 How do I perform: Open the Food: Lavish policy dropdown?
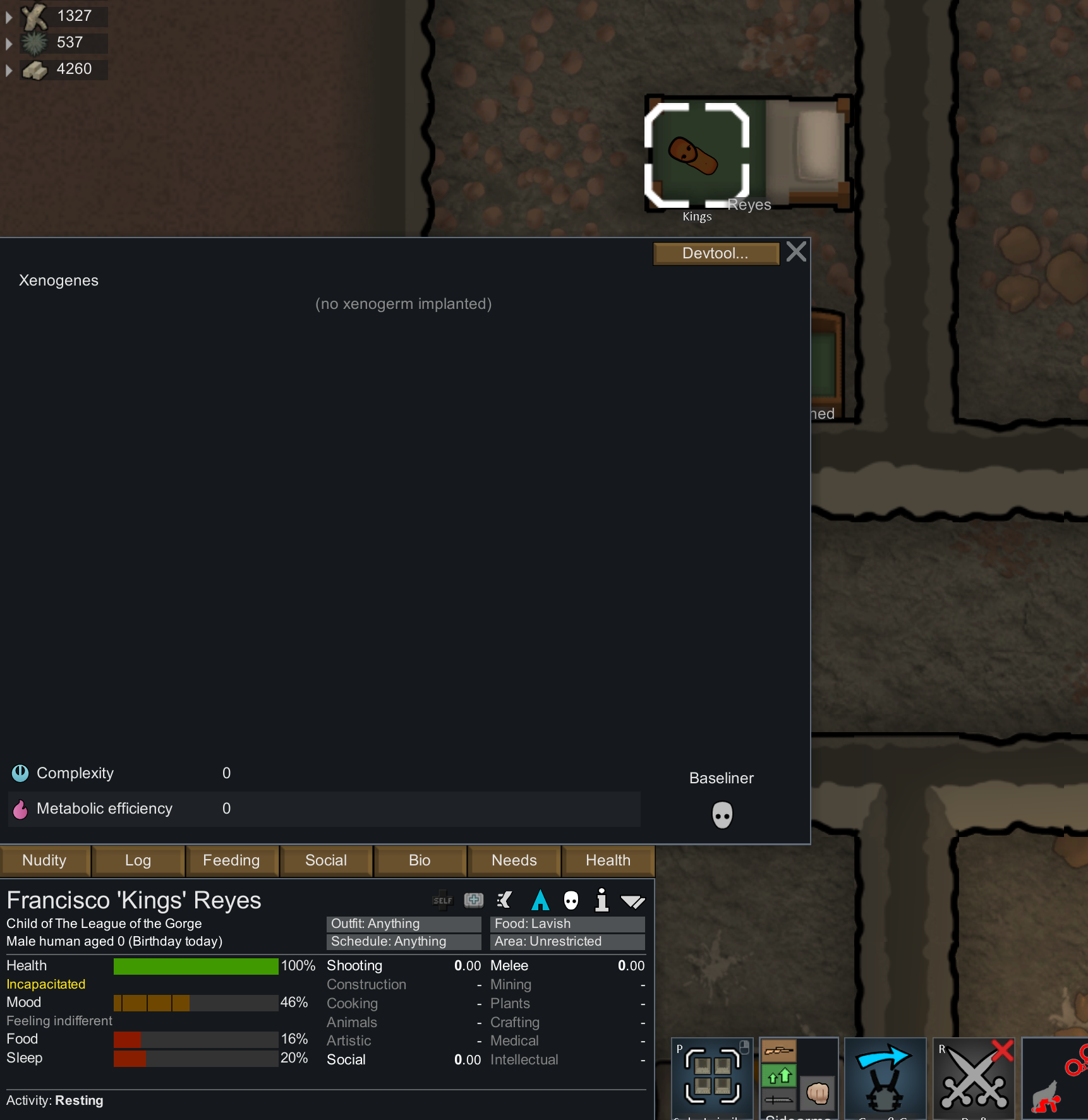point(567,924)
